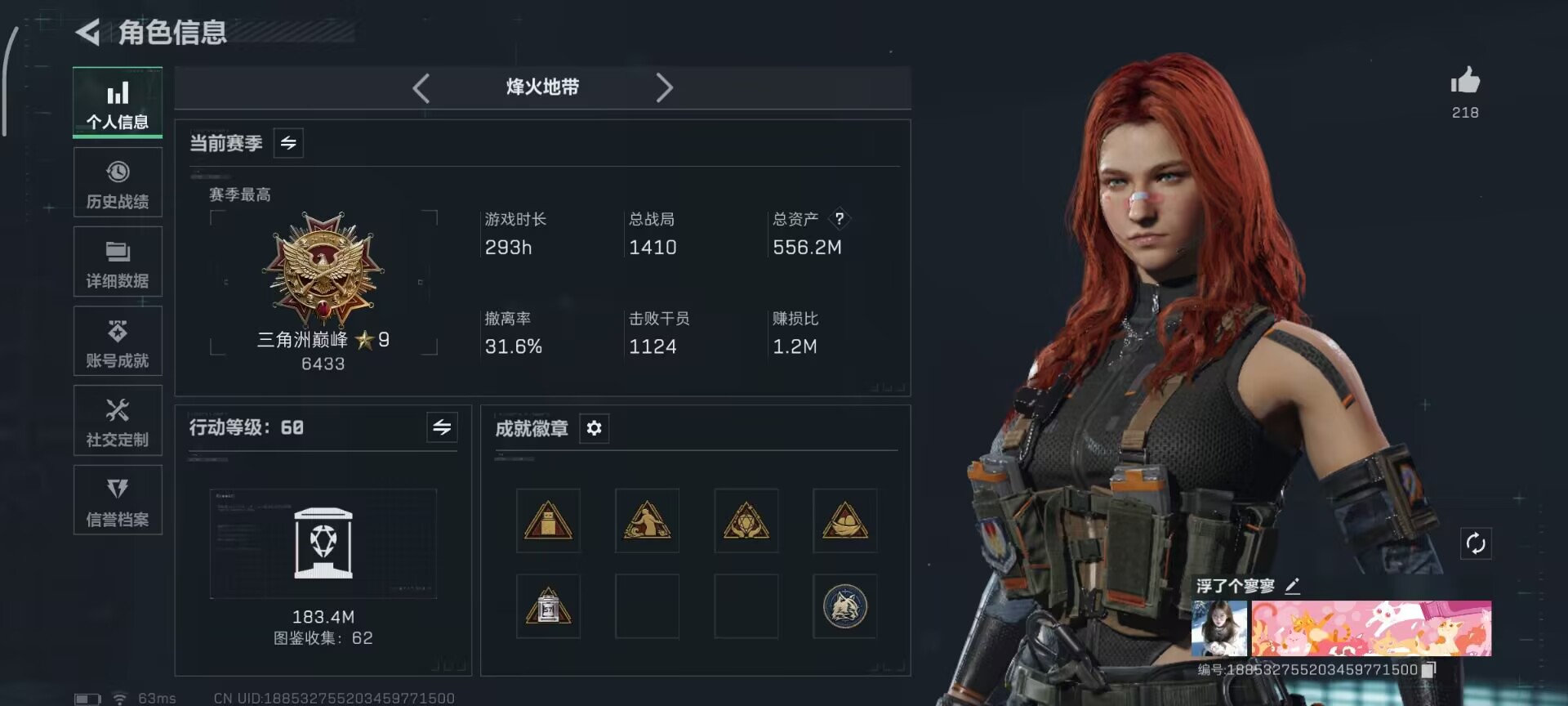Switch to the 历史战绩 panel
Viewport: 1568px width, 706px height.
(118, 182)
